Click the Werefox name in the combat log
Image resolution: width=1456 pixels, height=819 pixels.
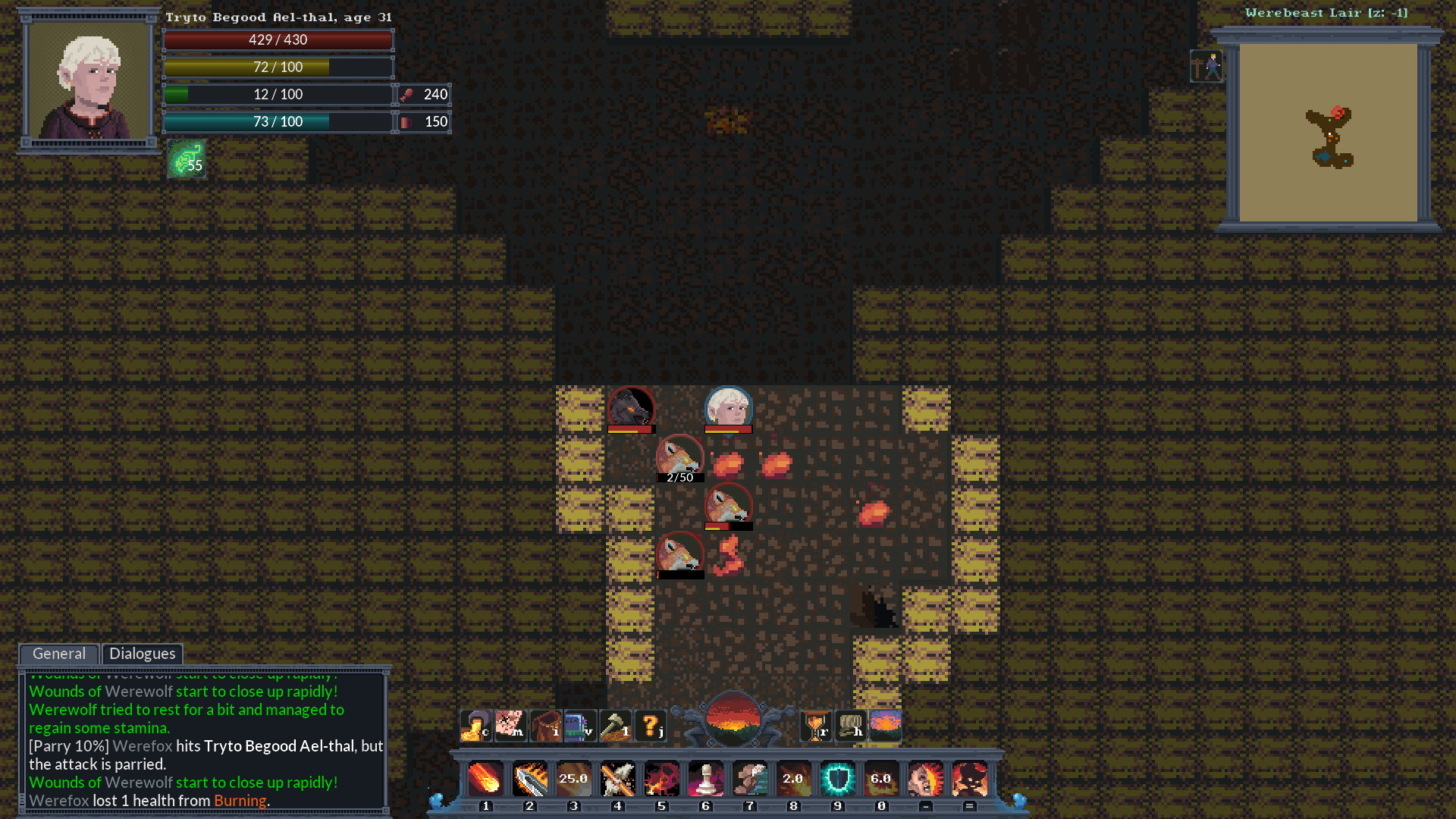click(58, 800)
